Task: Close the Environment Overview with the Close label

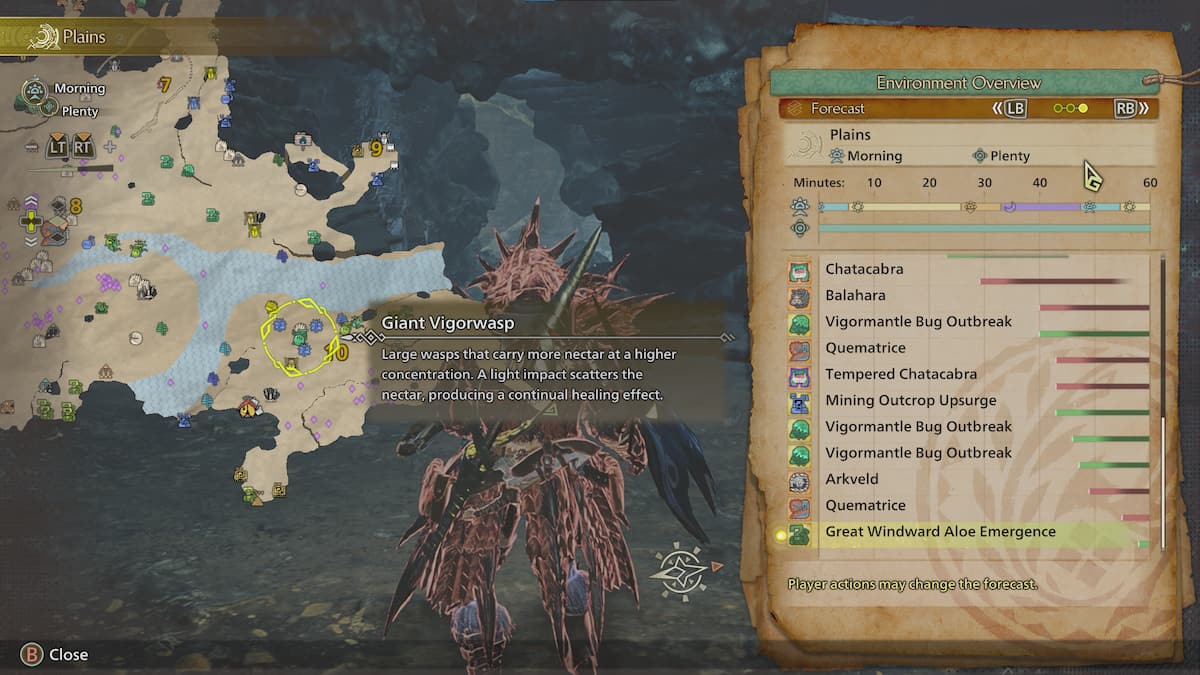Action: click(68, 654)
